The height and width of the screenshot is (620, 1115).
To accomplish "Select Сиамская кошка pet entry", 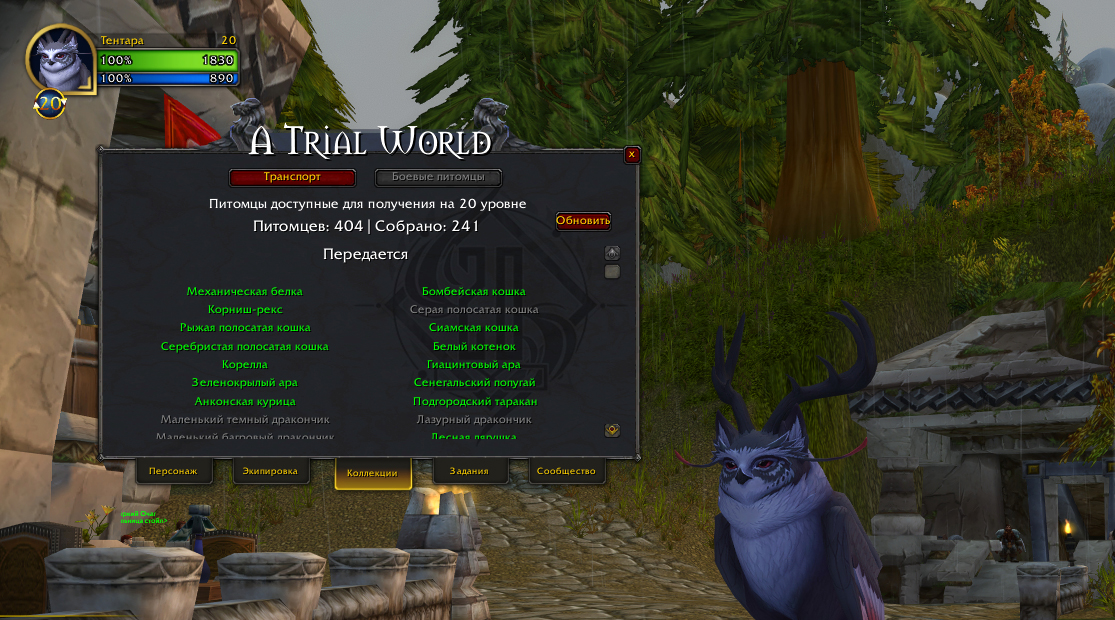I will (x=474, y=328).
